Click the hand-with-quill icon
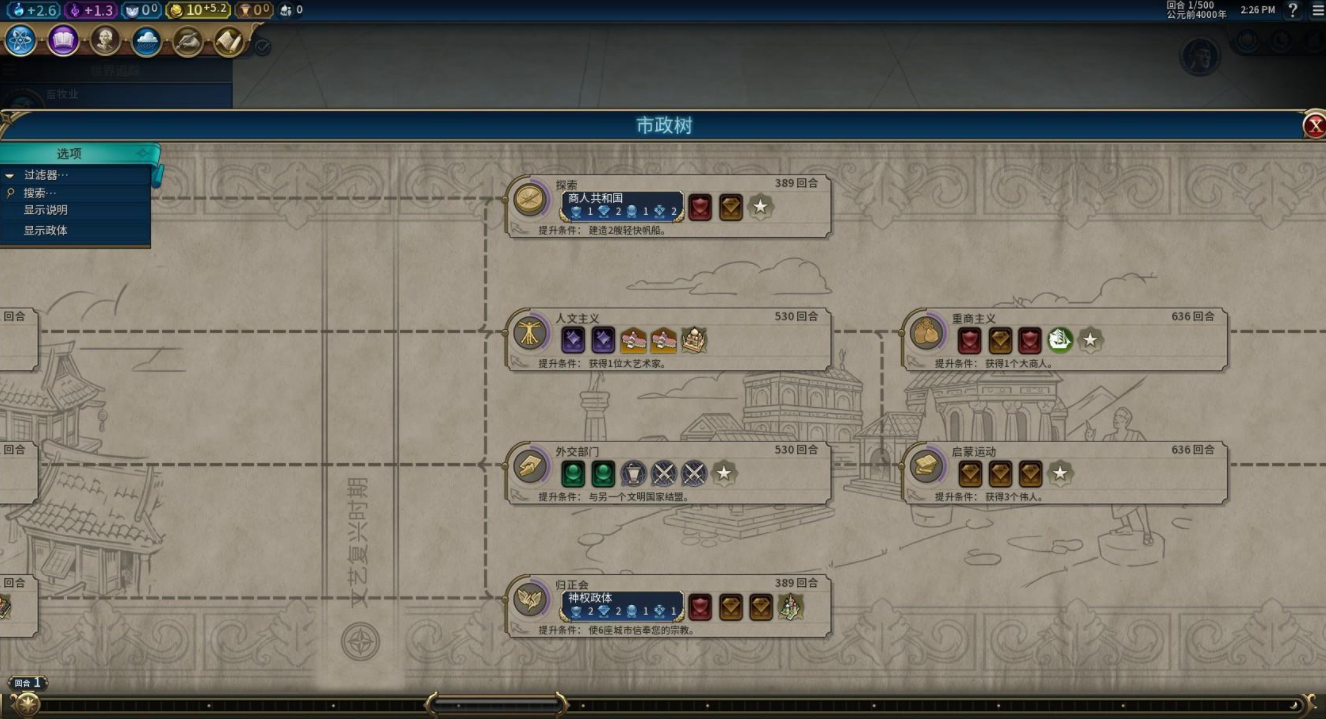 tap(188, 40)
